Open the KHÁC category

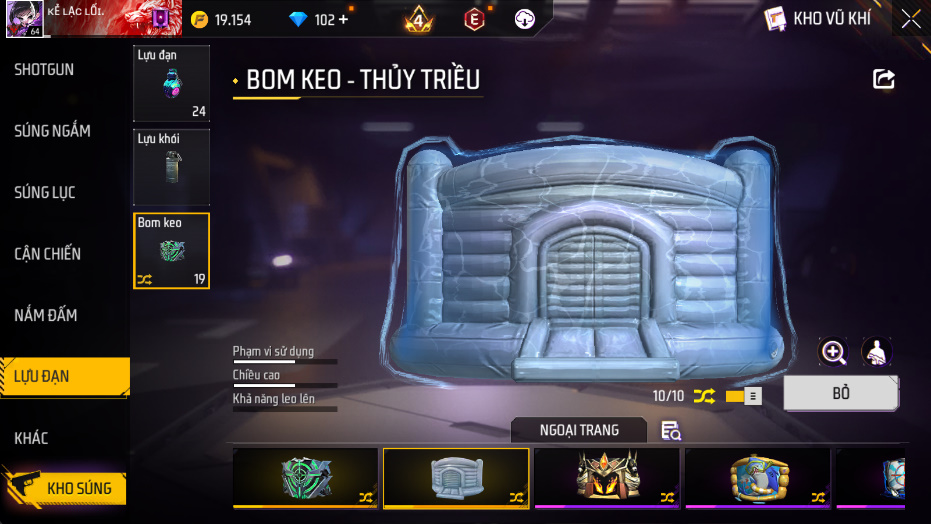(x=31, y=438)
